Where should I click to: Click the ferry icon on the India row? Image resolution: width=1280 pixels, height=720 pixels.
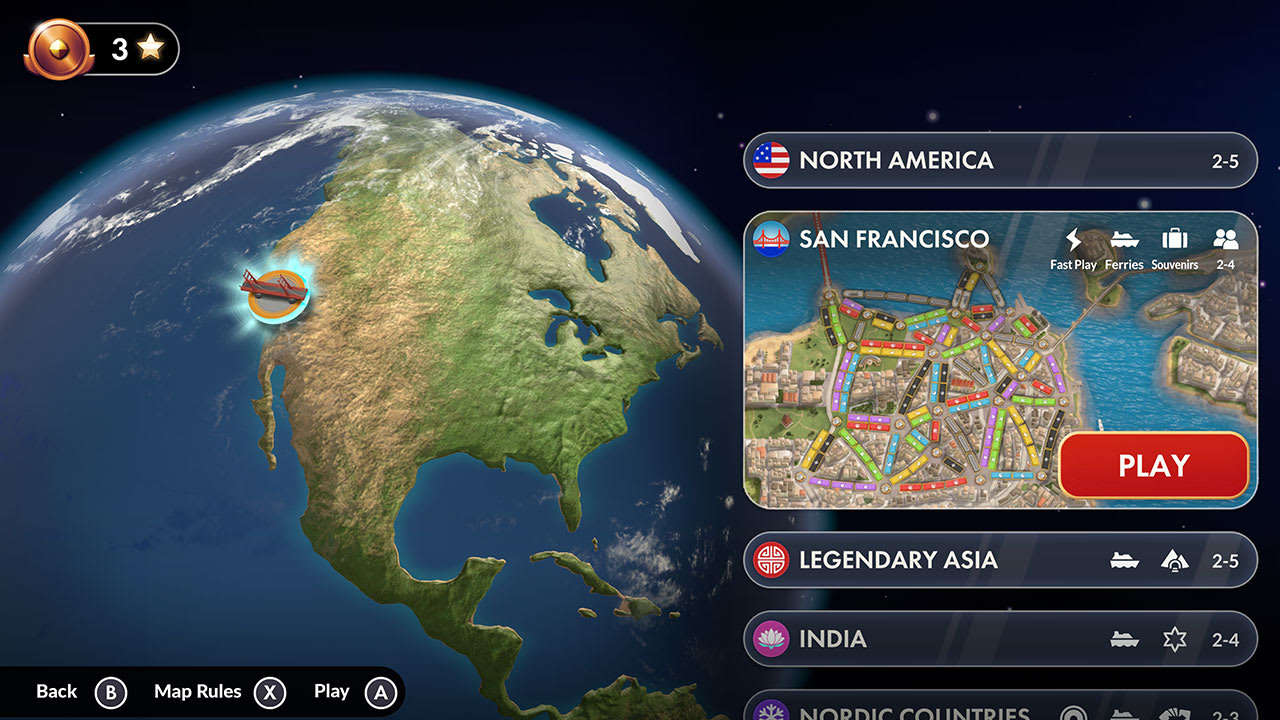1124,638
